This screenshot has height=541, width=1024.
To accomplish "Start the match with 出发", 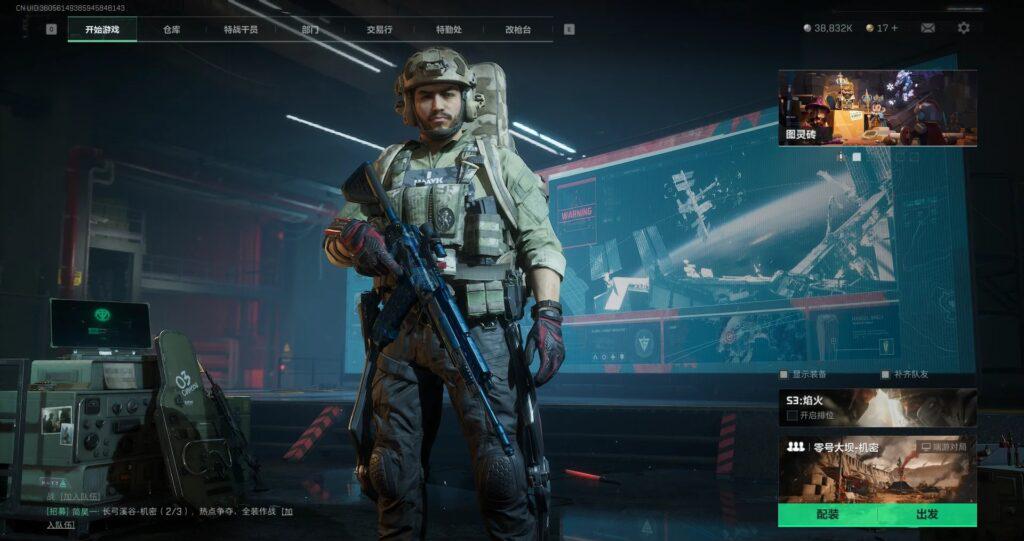I will pyautogui.click(x=927, y=514).
